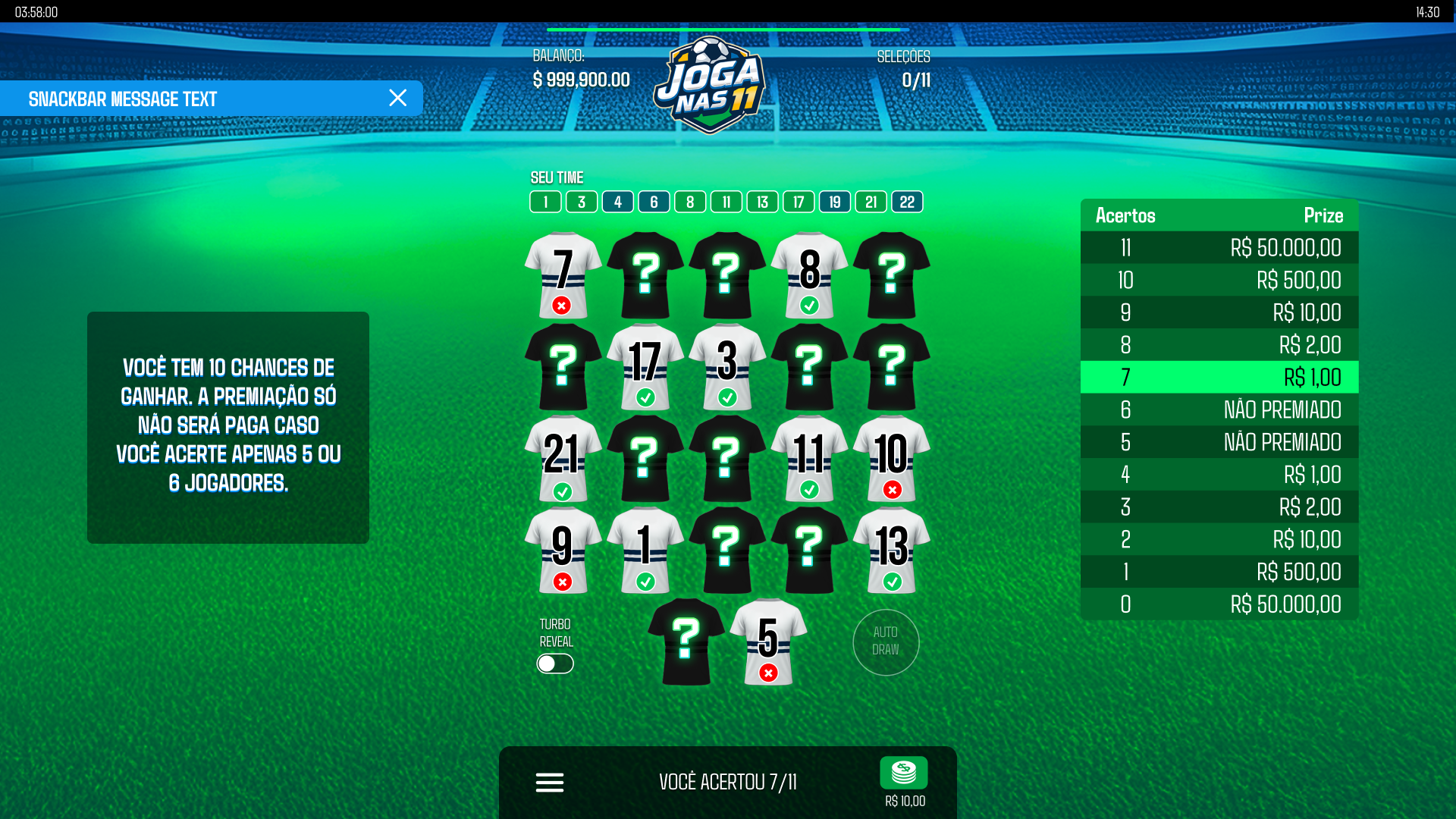1456x819 pixels.
Task: Choose team number 19 chip
Action: (835, 202)
